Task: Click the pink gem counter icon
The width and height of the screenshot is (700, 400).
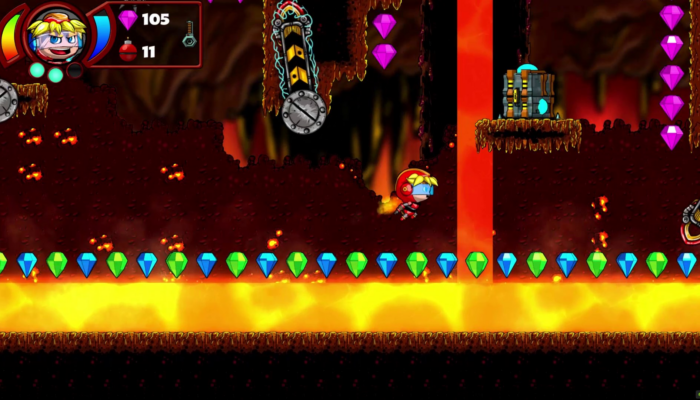Action: point(128,19)
